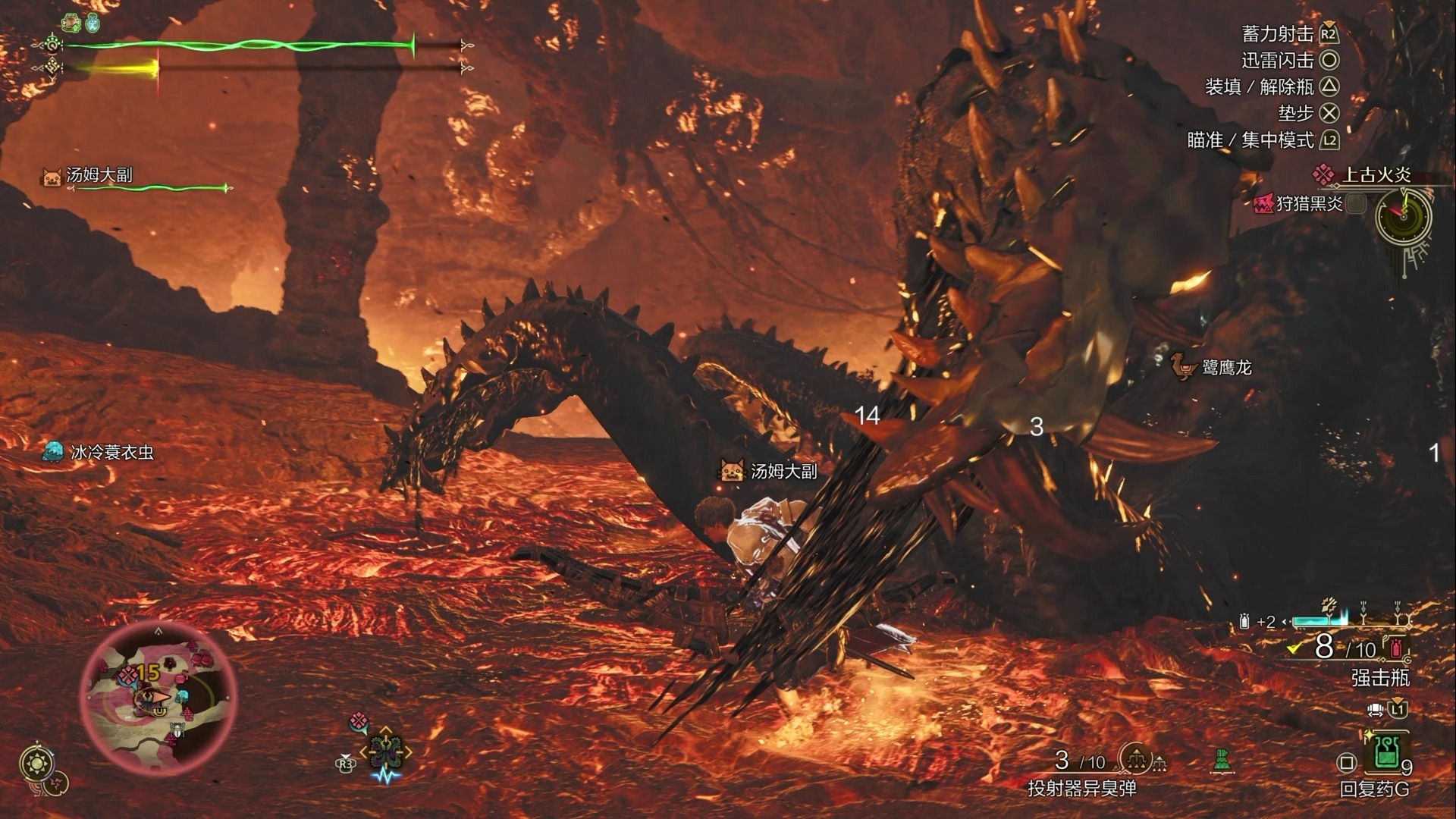Click the sun-shaped environment icon
This screenshot has height=819, width=1456.
click(36, 763)
